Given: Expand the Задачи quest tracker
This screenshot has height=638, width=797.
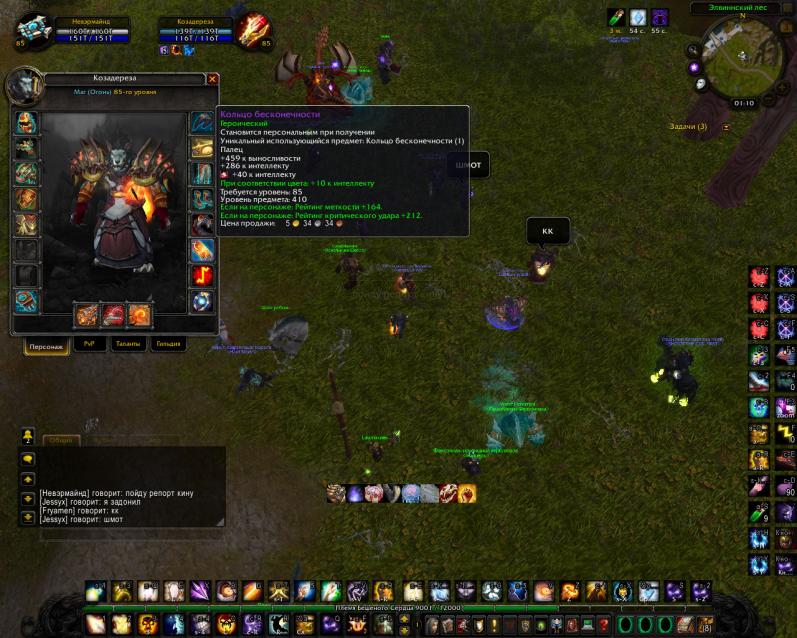Looking at the screenshot, I should coord(726,127).
